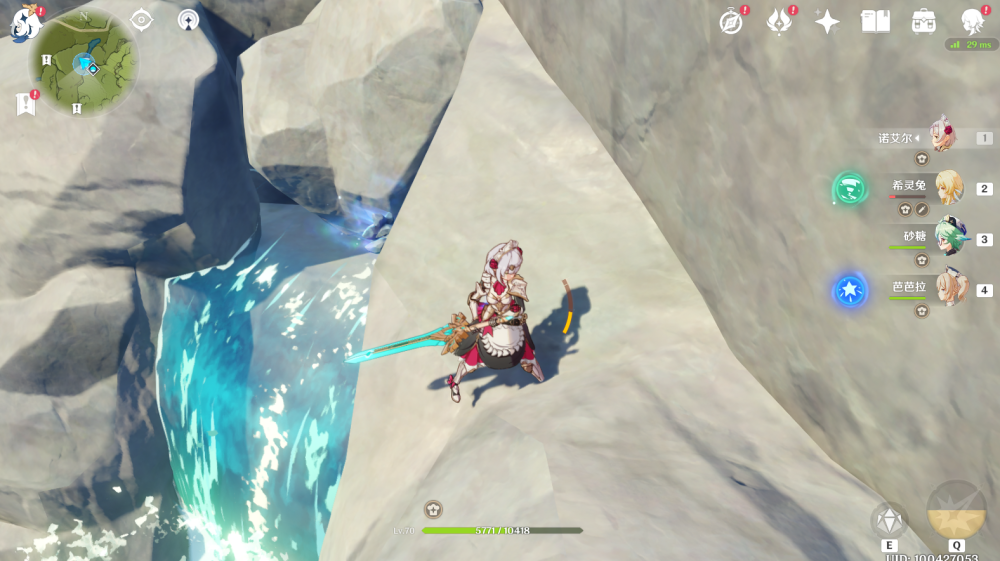
Task: Open the compass events icon
Action: click(x=732, y=22)
